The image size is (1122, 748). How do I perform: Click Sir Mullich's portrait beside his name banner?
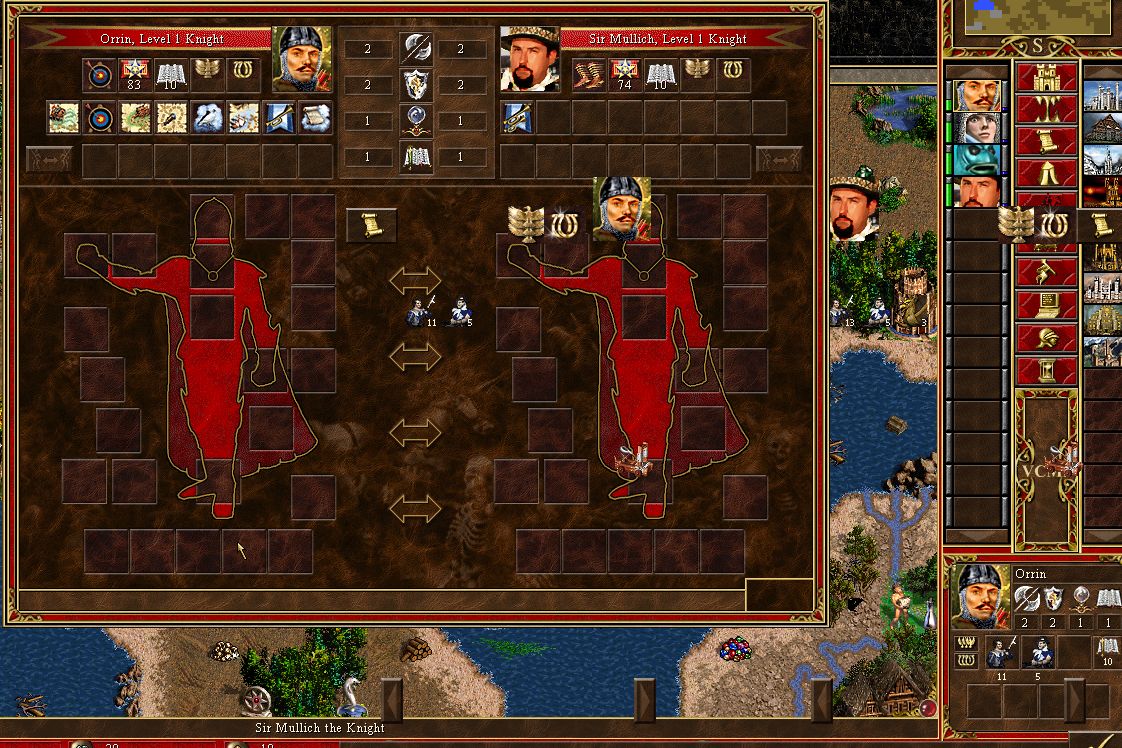(528, 59)
